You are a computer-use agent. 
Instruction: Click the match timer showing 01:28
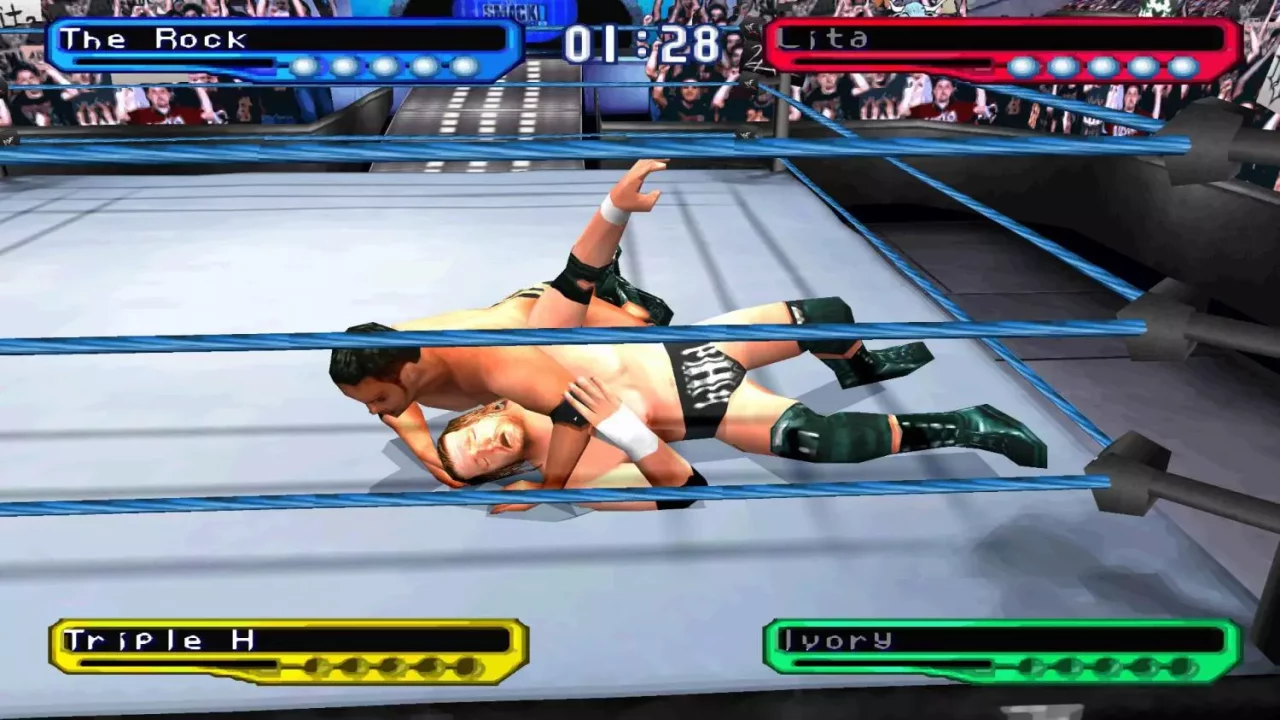tap(640, 42)
